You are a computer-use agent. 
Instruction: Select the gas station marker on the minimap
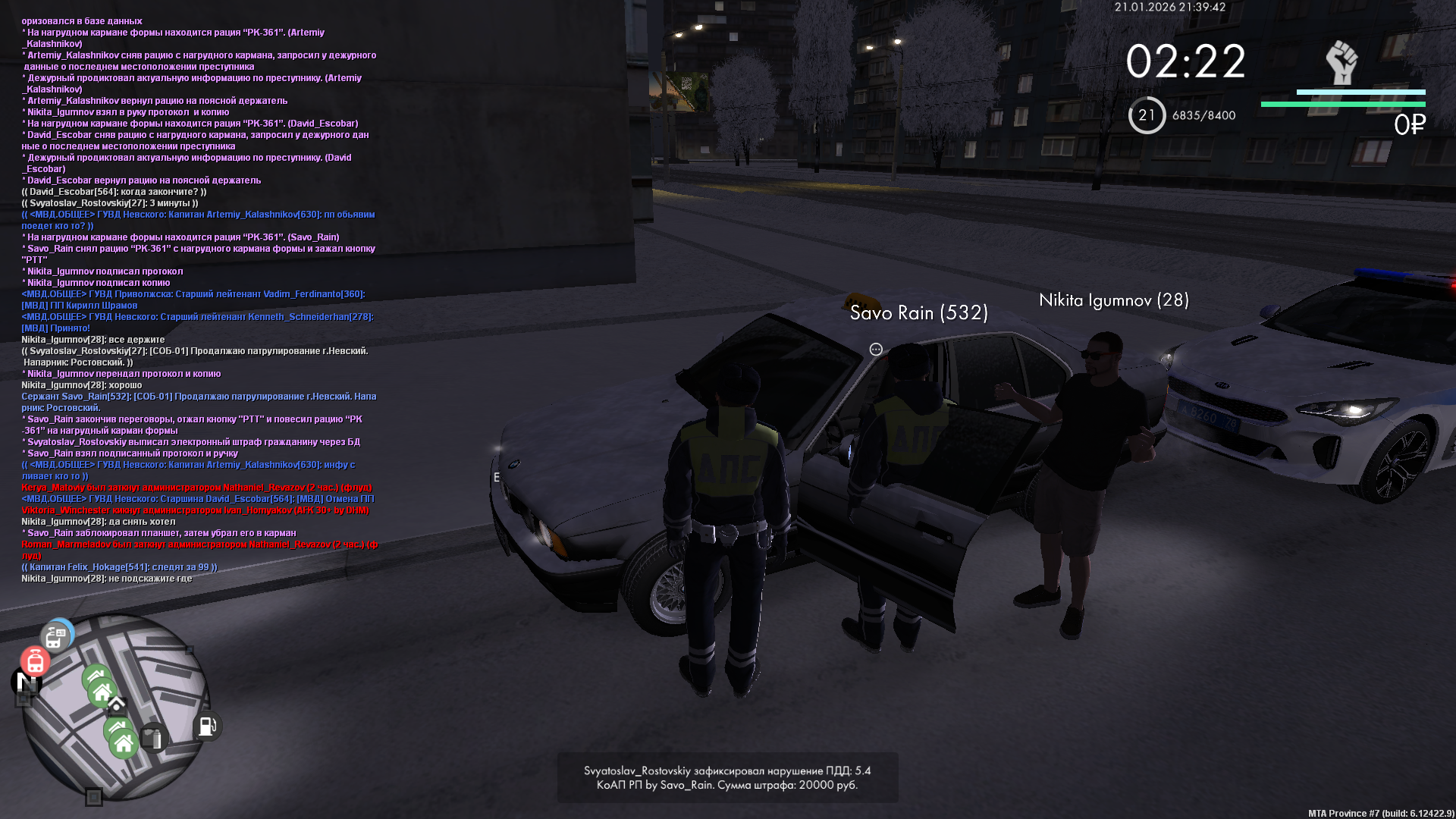click(207, 726)
